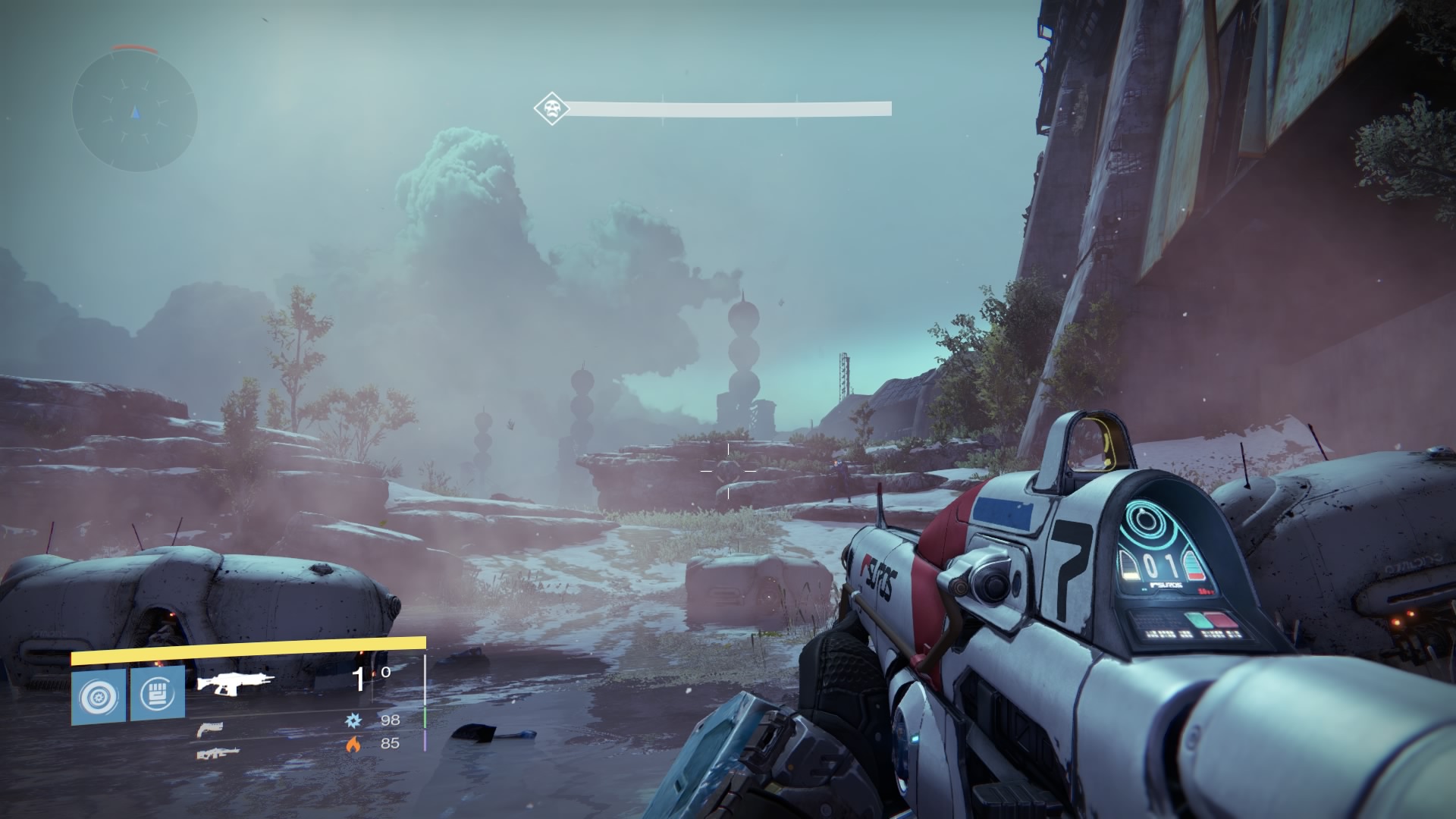The image size is (1456, 819).
Task: Select the grenade ability icon
Action: click(x=99, y=695)
